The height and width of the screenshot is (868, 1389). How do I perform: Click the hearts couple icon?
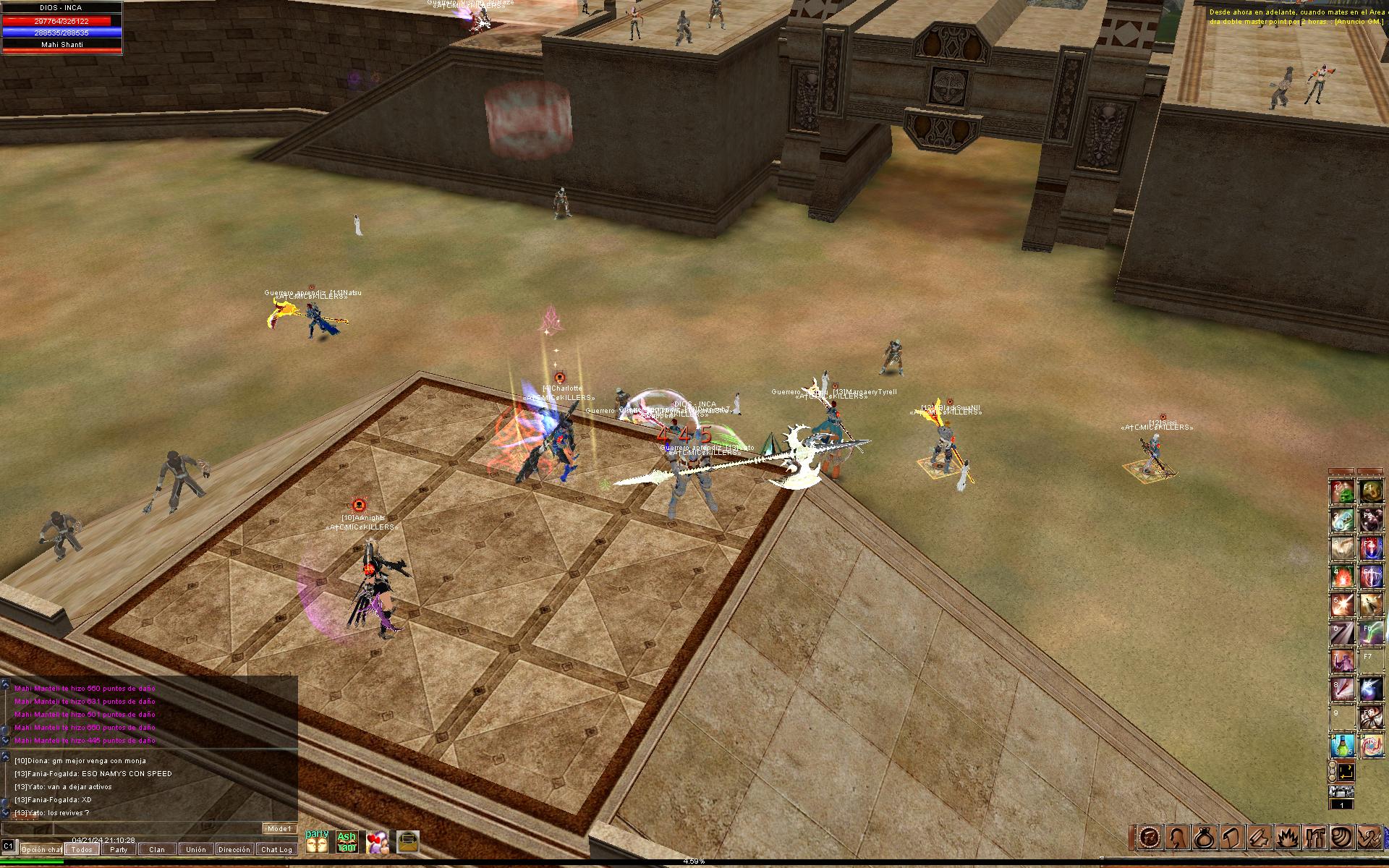[x=377, y=842]
